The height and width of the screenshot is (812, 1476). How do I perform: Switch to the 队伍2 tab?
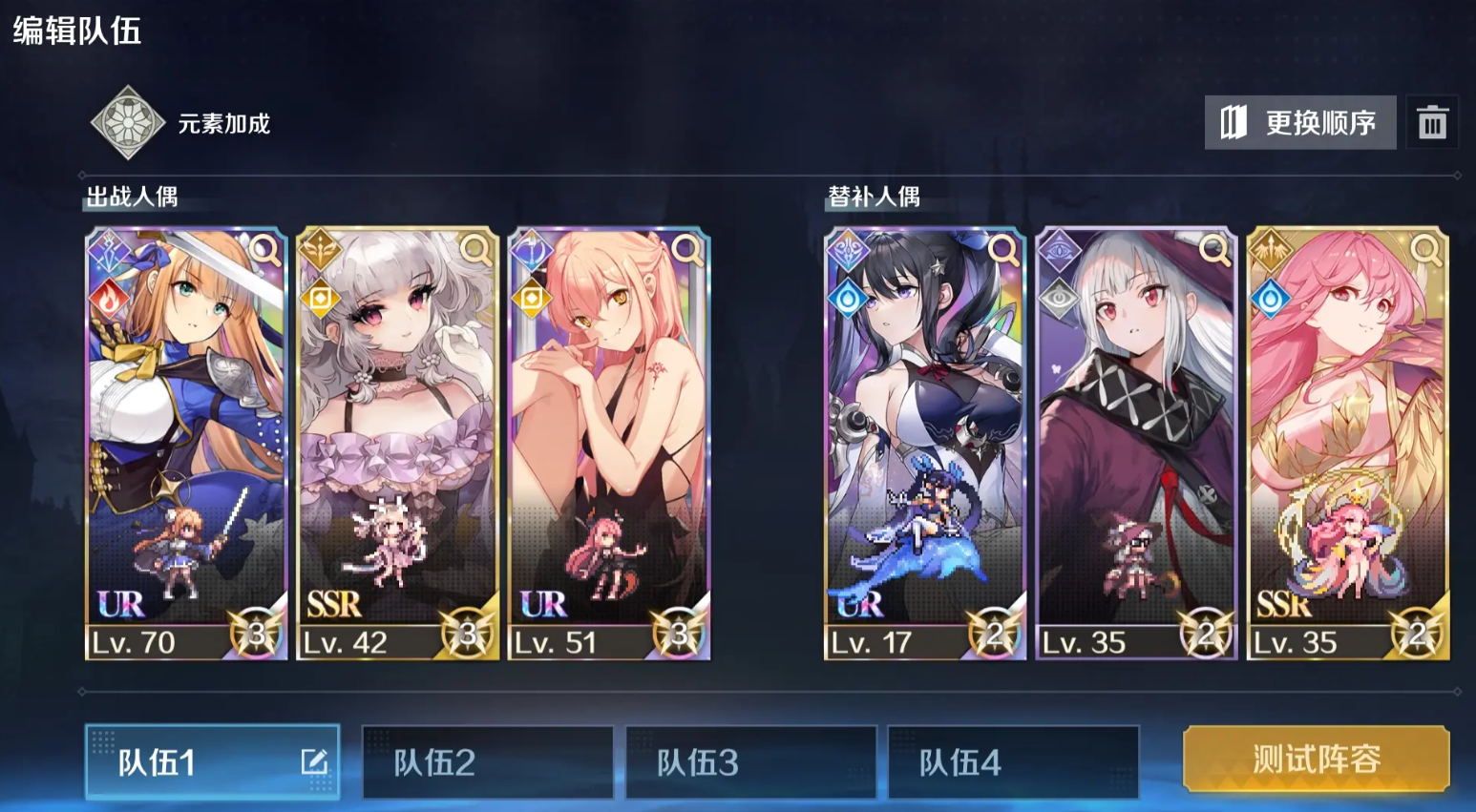click(487, 761)
